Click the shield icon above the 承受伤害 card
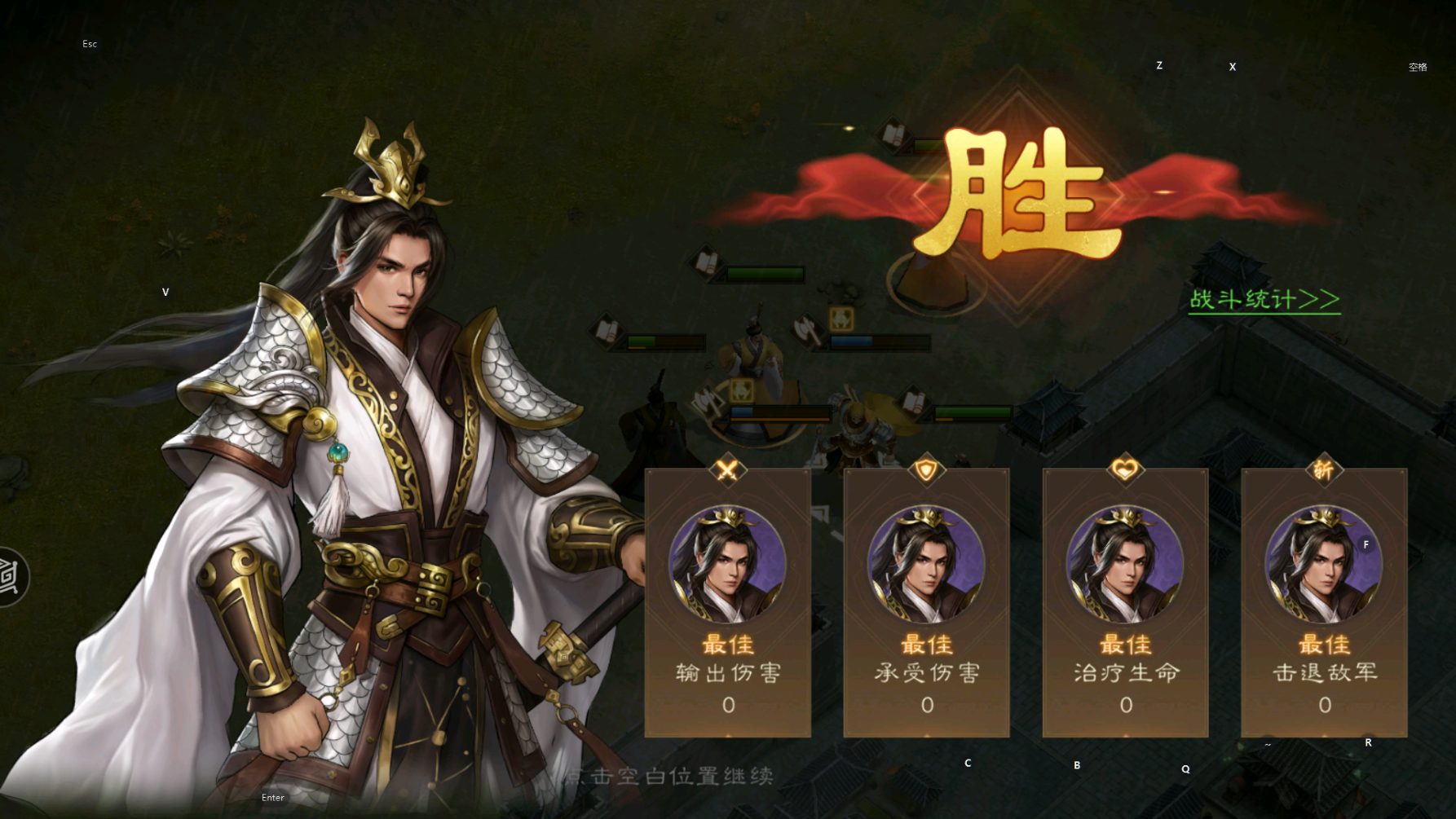Image resolution: width=1456 pixels, height=819 pixels. point(927,469)
